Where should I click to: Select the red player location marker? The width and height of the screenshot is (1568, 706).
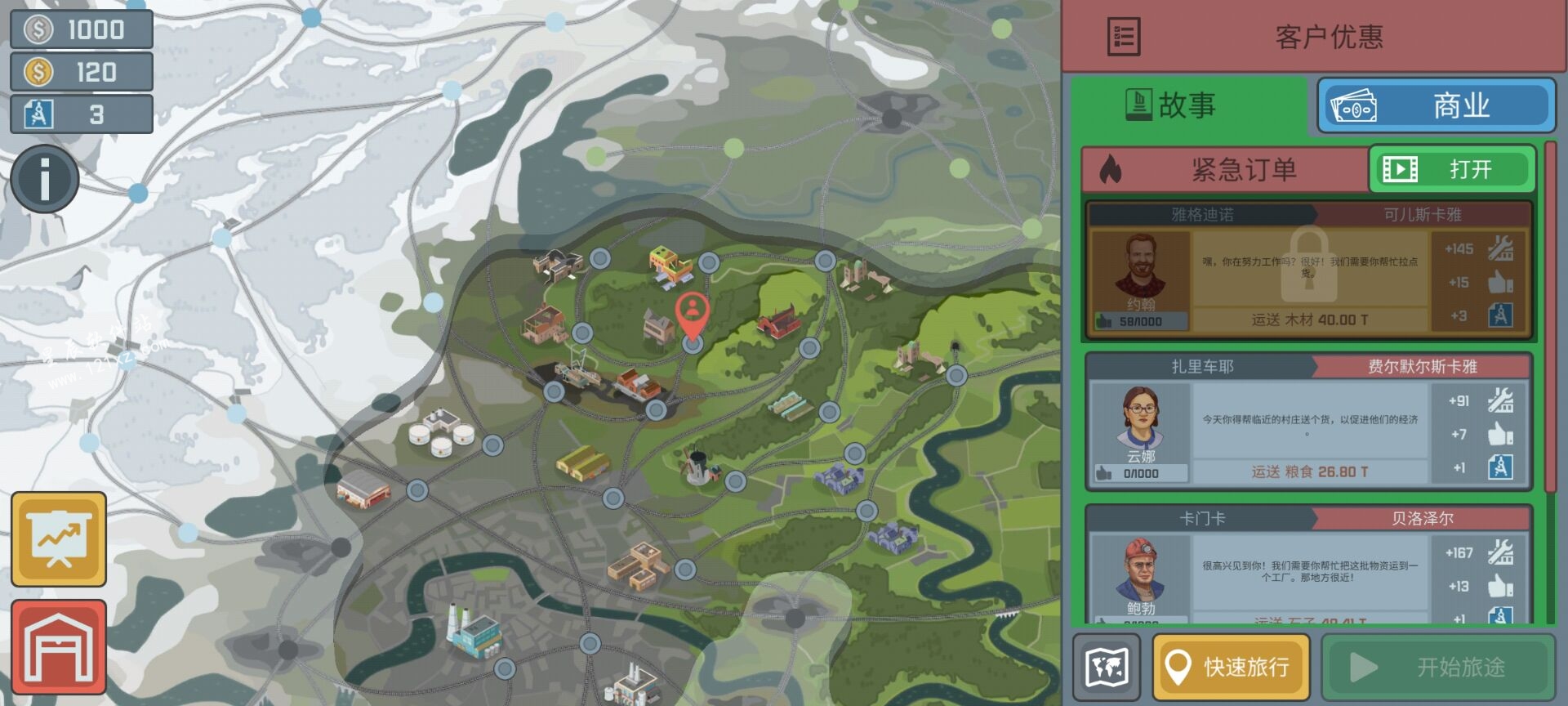[x=693, y=314]
